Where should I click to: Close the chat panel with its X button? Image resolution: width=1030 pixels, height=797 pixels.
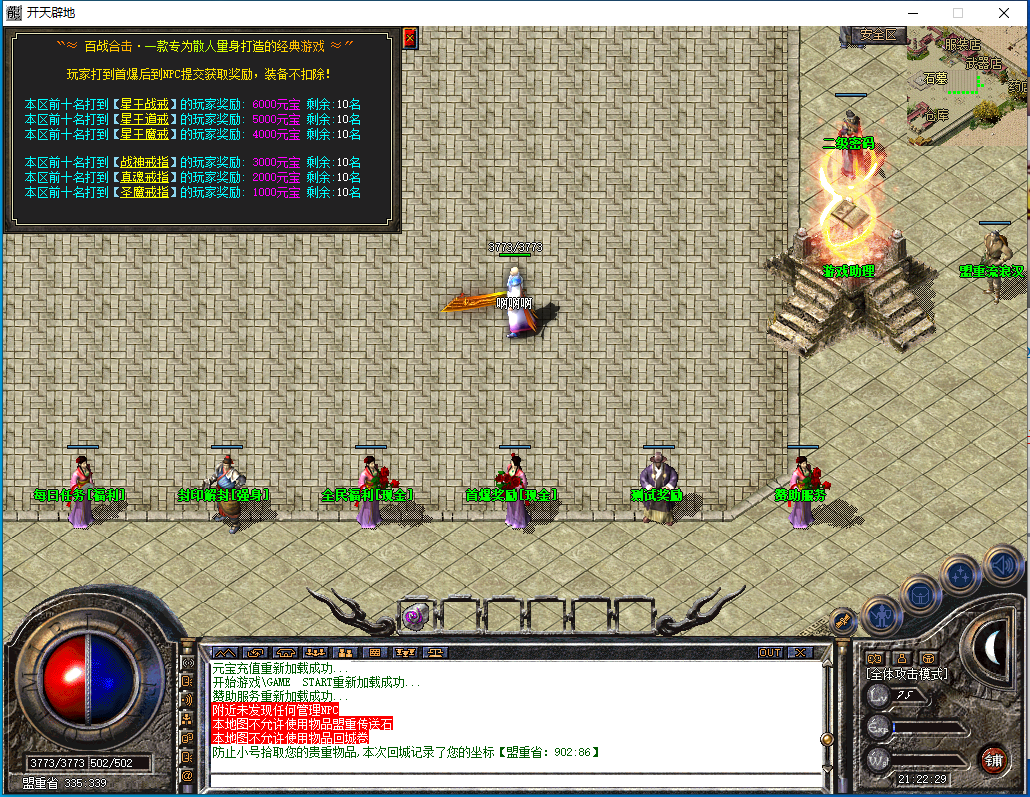[x=799, y=652]
